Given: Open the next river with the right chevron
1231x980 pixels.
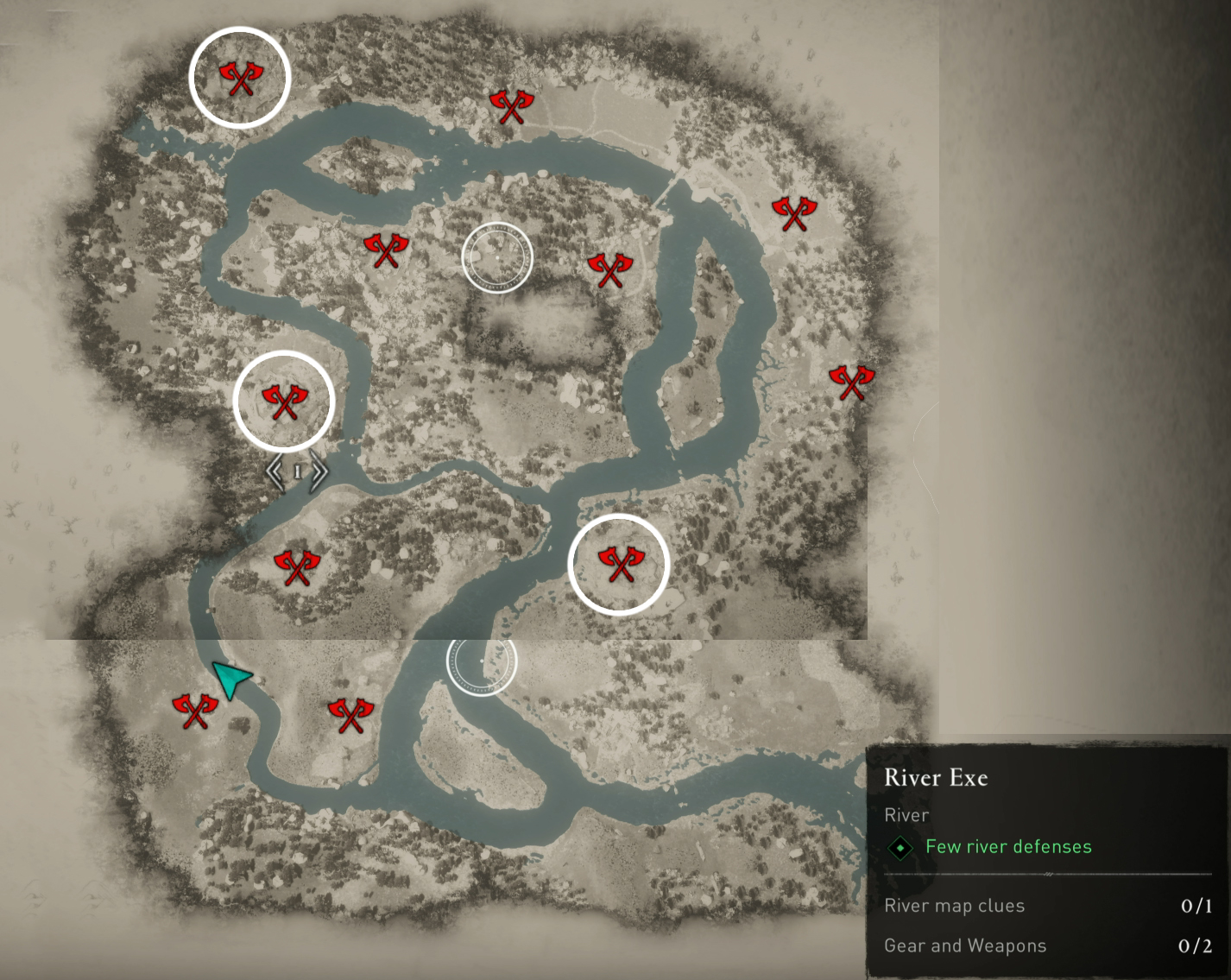Looking at the screenshot, I should pyautogui.click(x=319, y=471).
